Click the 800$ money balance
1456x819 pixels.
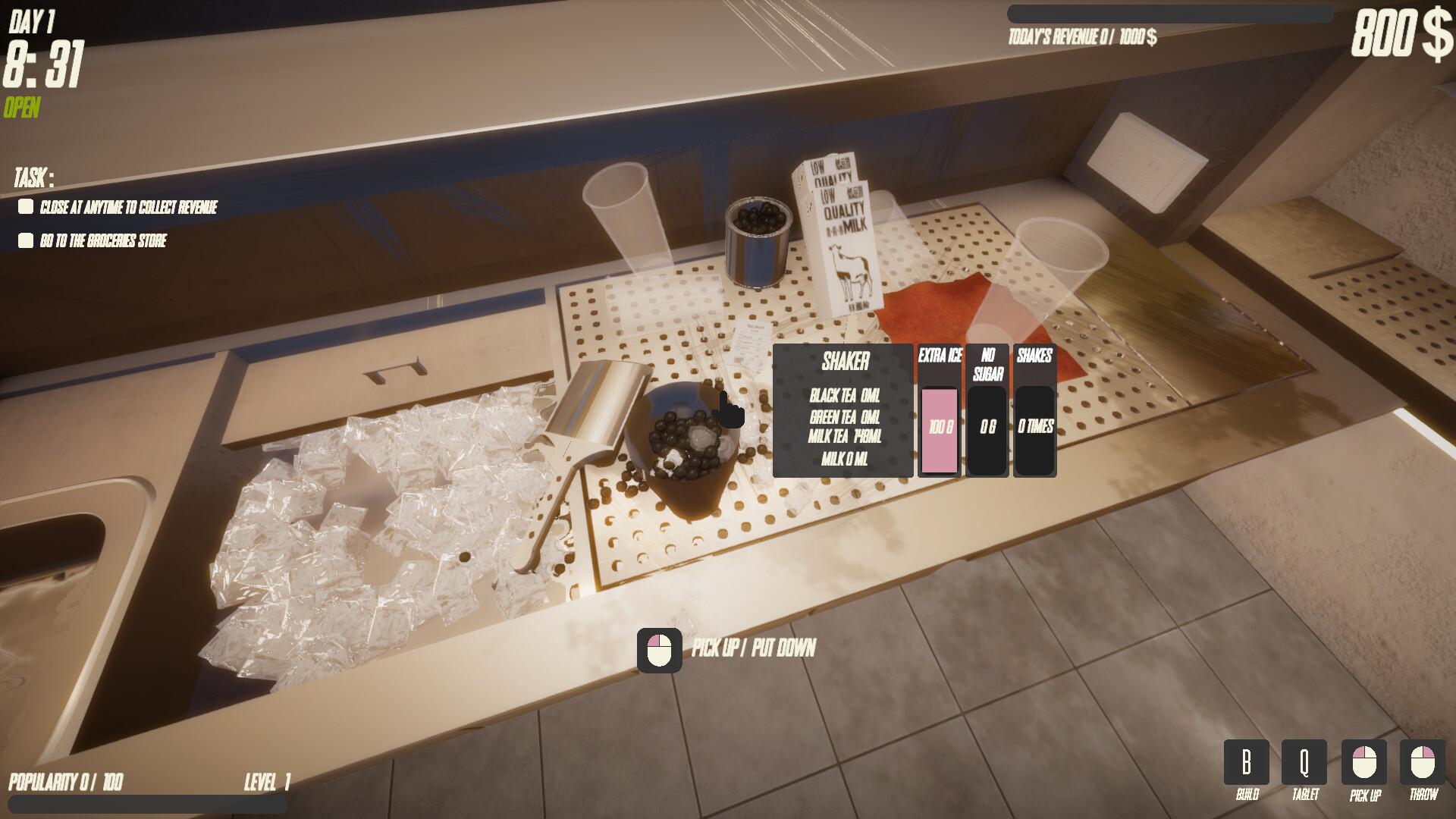tap(1399, 33)
